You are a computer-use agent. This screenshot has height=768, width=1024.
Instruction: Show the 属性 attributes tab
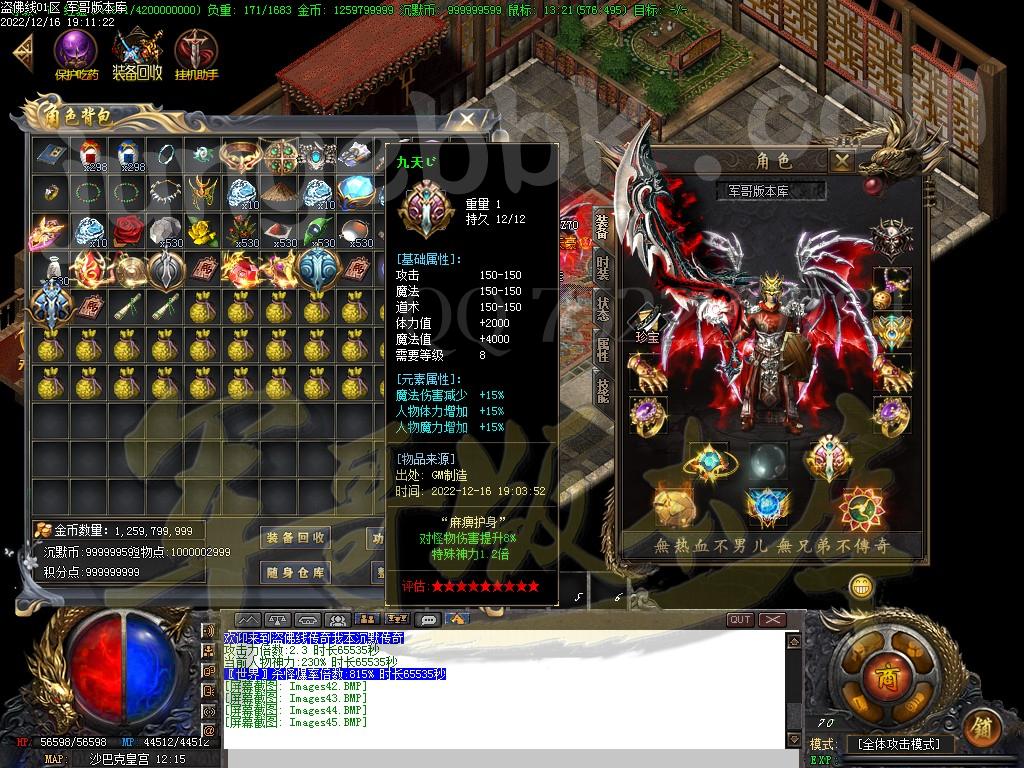603,349
